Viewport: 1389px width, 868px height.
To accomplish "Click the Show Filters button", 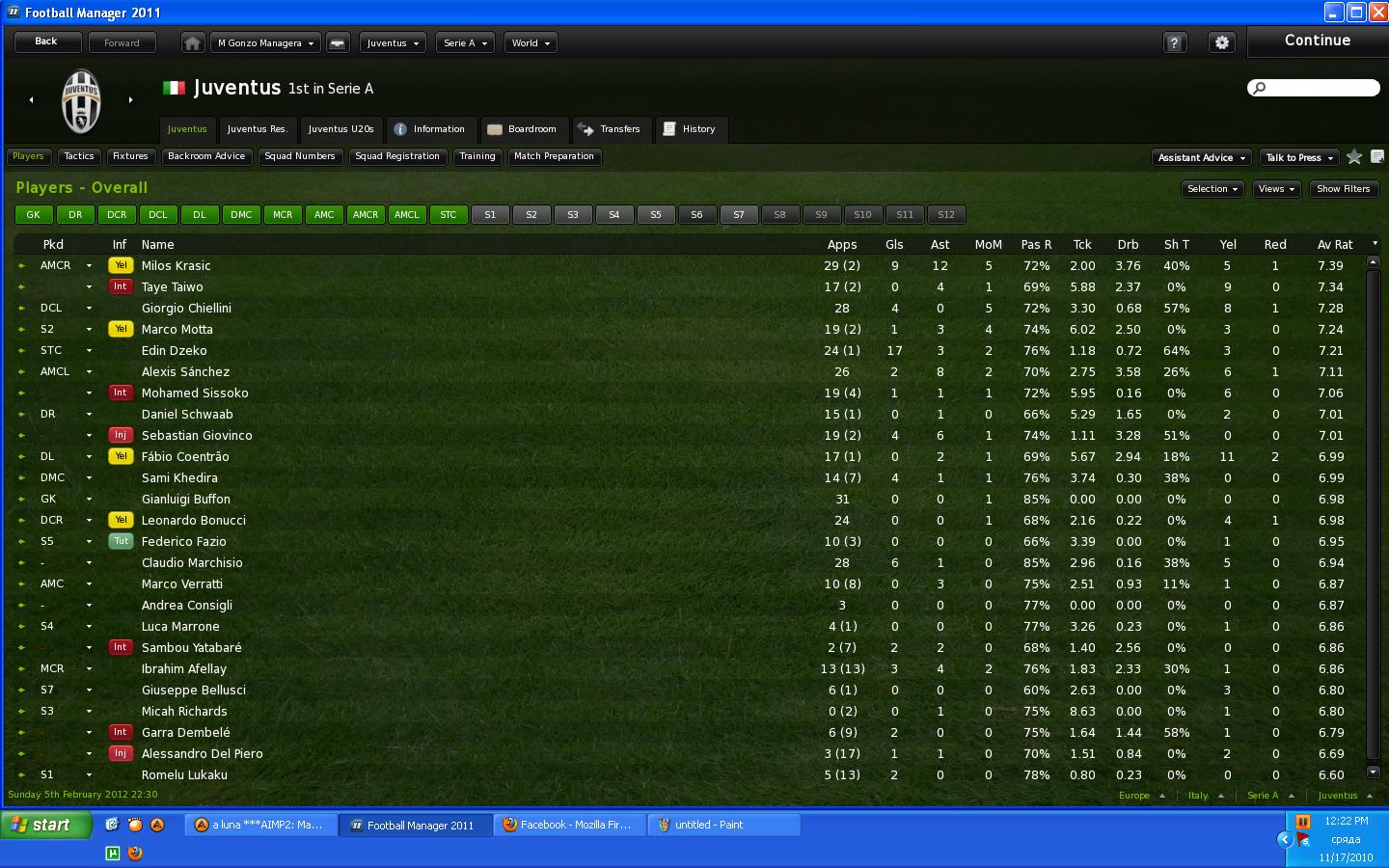I will point(1343,189).
